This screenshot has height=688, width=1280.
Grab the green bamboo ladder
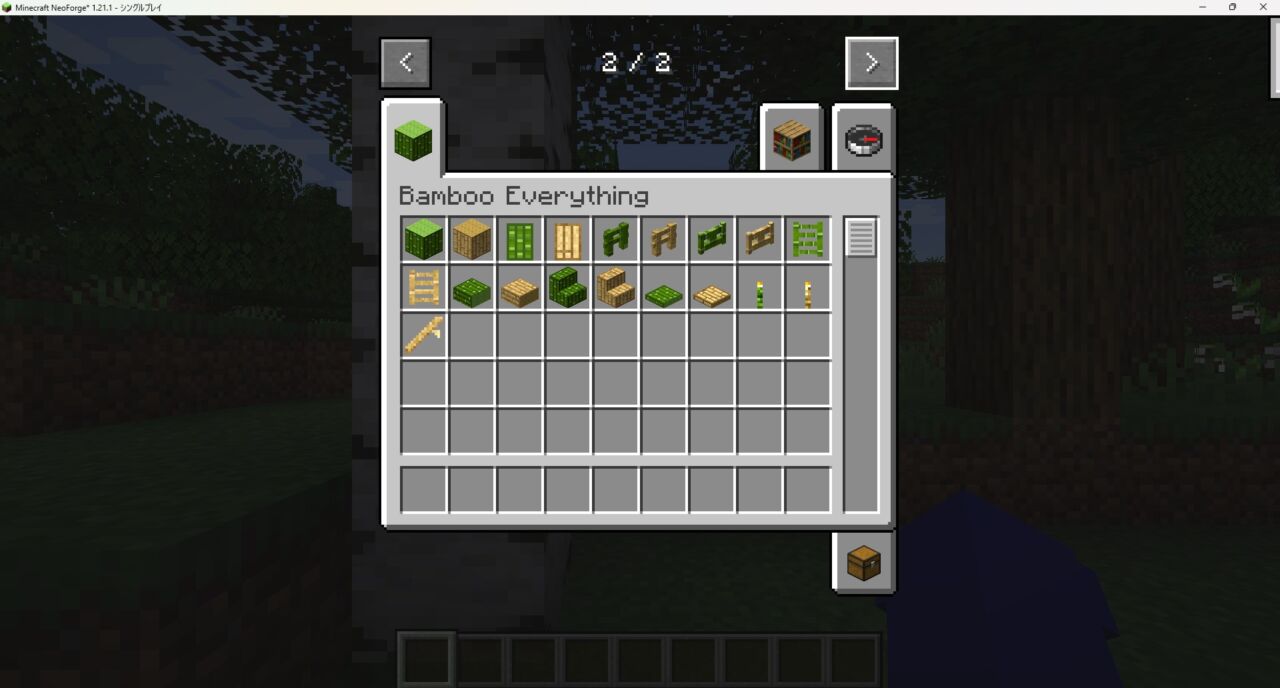[x=808, y=240]
